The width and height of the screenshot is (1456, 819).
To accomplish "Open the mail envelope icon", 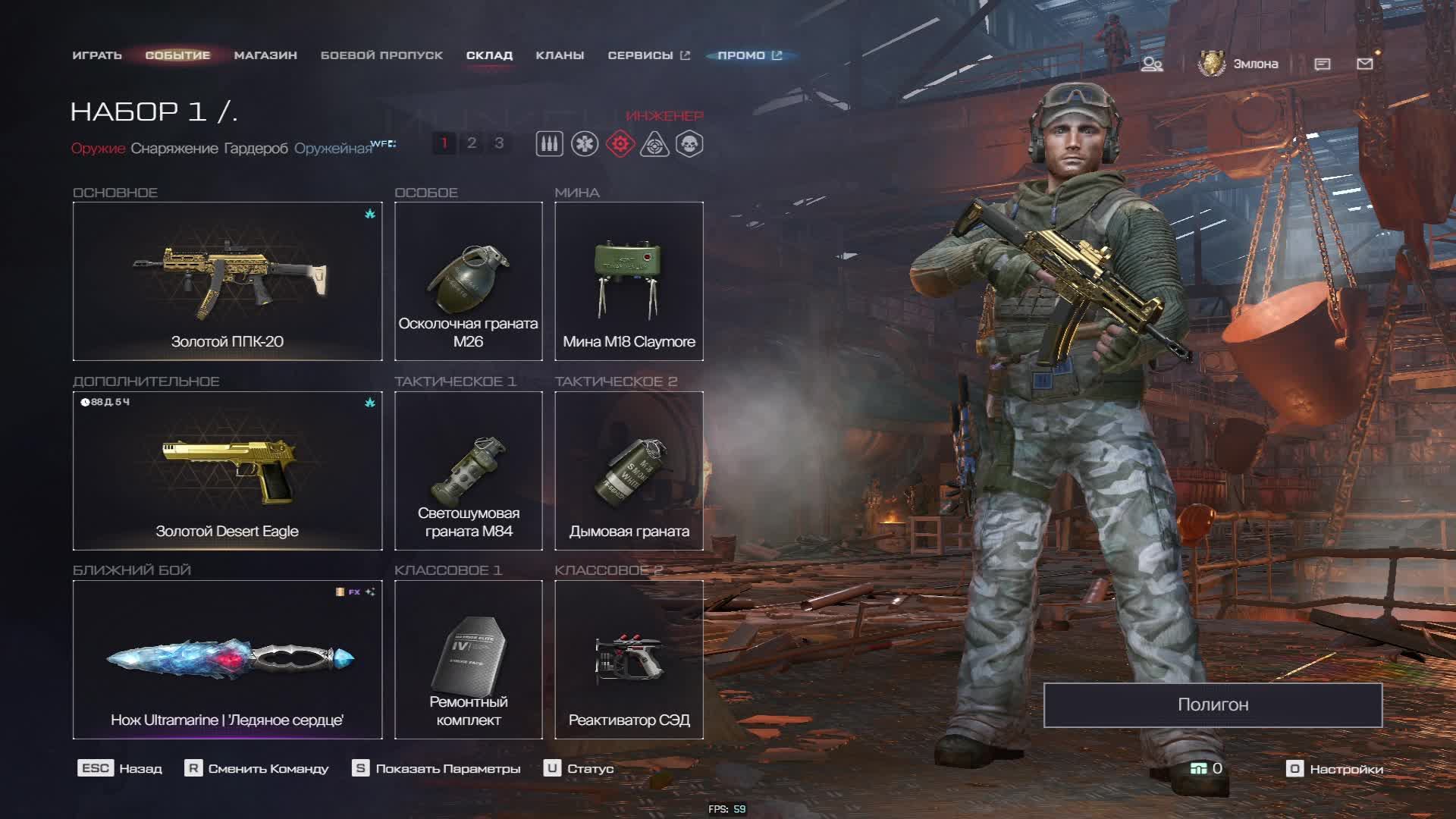I will pyautogui.click(x=1364, y=64).
